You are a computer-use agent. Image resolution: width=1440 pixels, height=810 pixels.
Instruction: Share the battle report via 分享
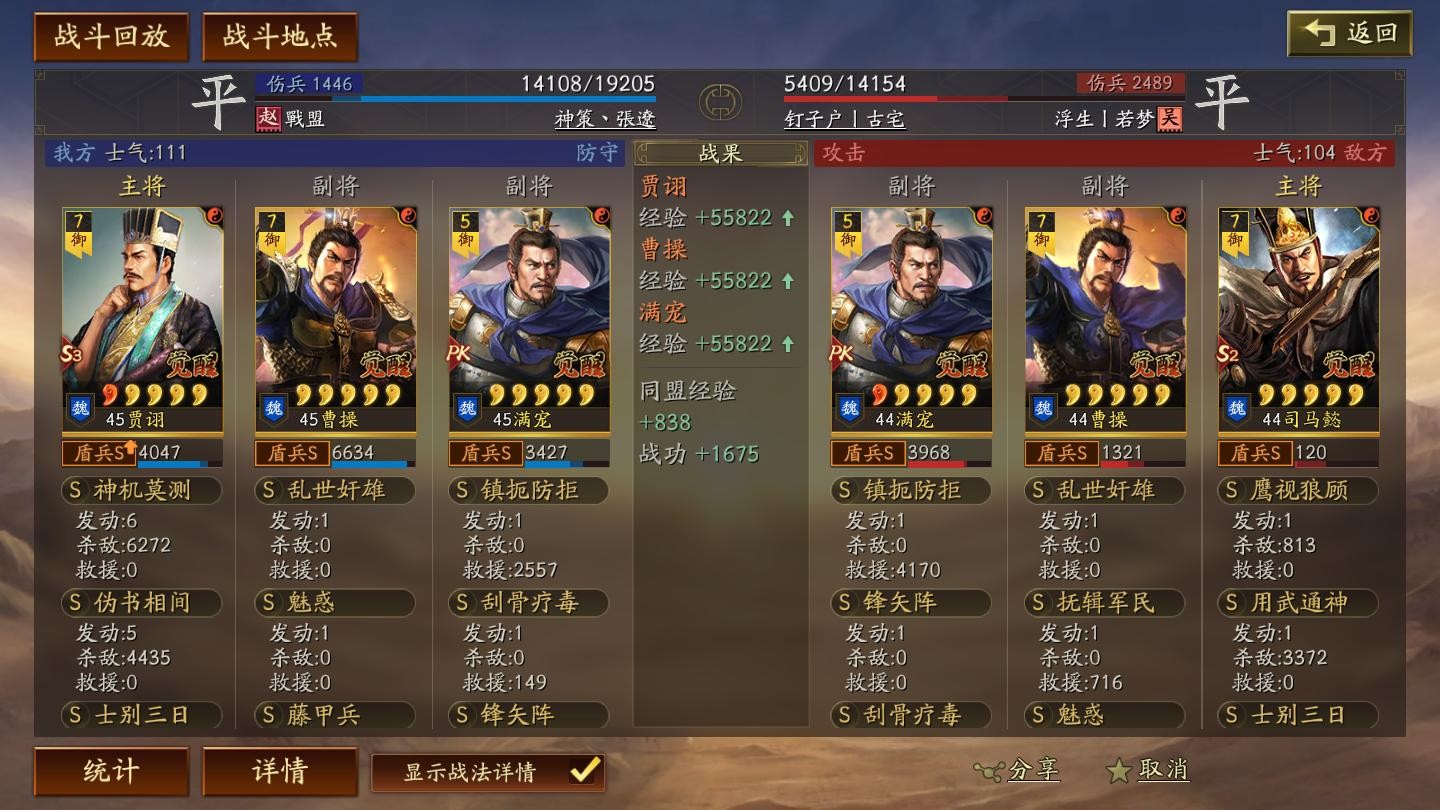tap(1018, 770)
